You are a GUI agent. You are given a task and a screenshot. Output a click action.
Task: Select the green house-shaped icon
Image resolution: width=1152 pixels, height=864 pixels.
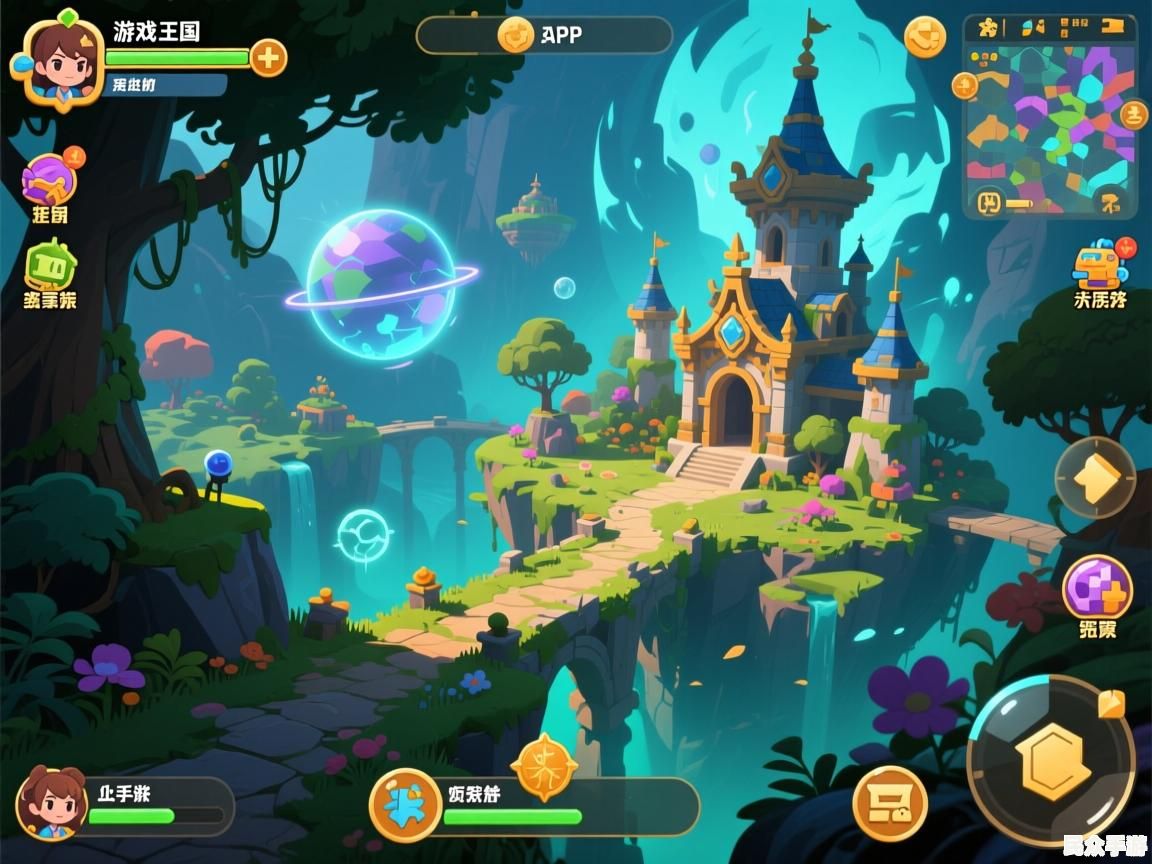click(x=50, y=265)
